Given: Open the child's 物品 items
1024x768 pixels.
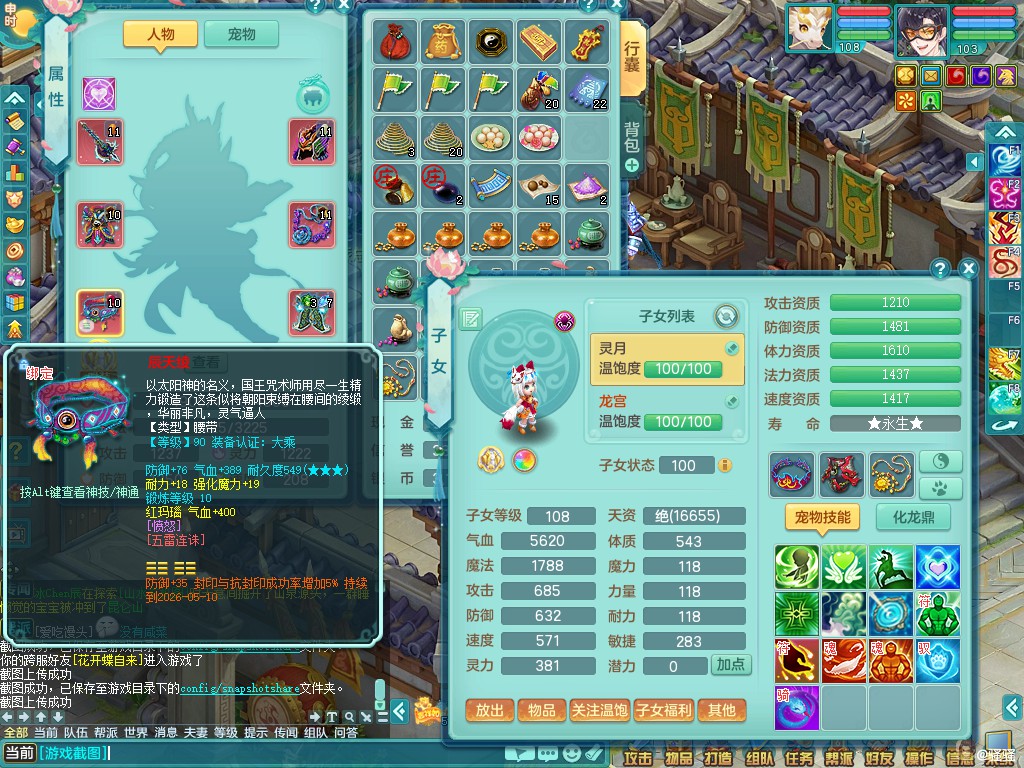Looking at the screenshot, I should (541, 710).
